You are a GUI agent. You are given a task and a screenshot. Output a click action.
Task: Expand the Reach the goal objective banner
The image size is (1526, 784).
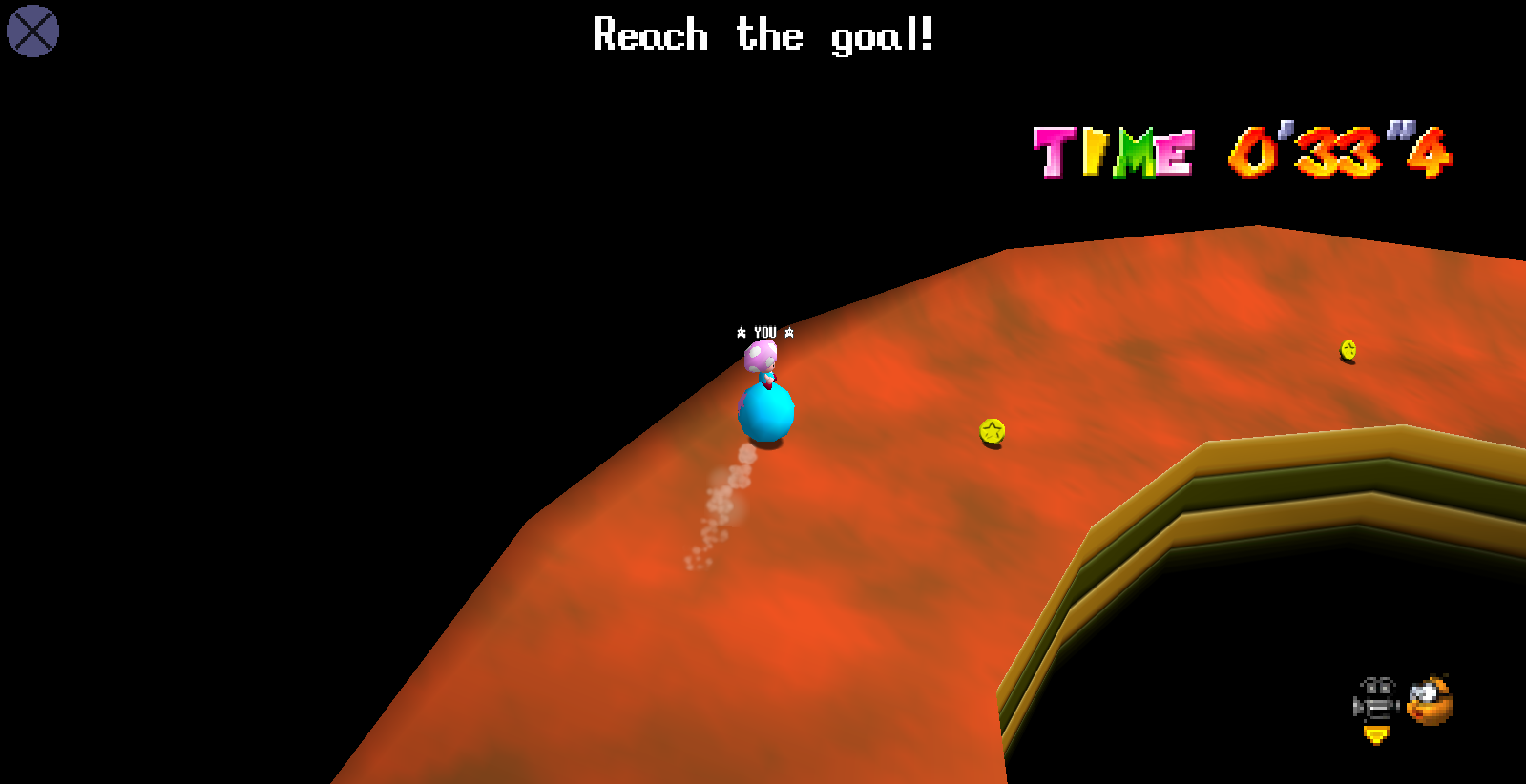click(x=763, y=35)
